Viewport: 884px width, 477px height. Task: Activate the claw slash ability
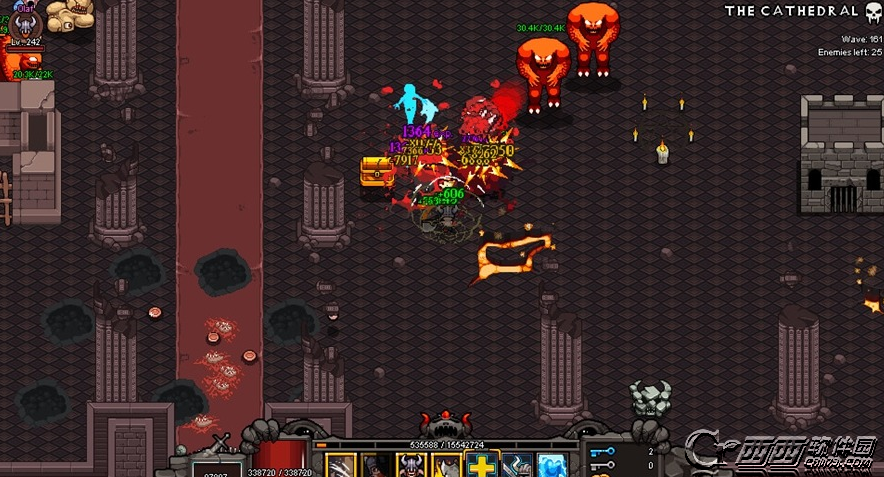341,466
